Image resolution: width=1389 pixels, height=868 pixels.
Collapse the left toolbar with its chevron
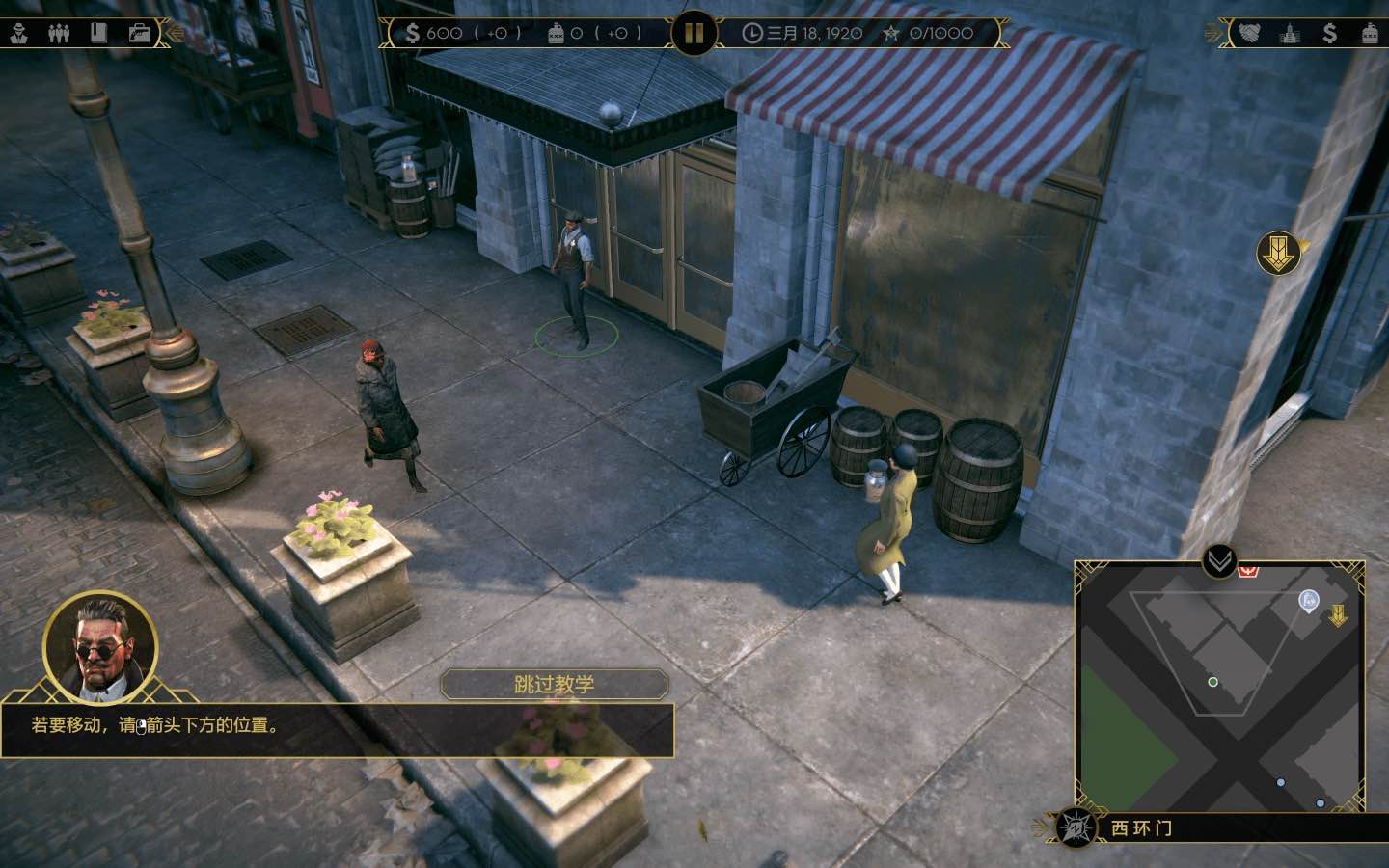(172, 32)
